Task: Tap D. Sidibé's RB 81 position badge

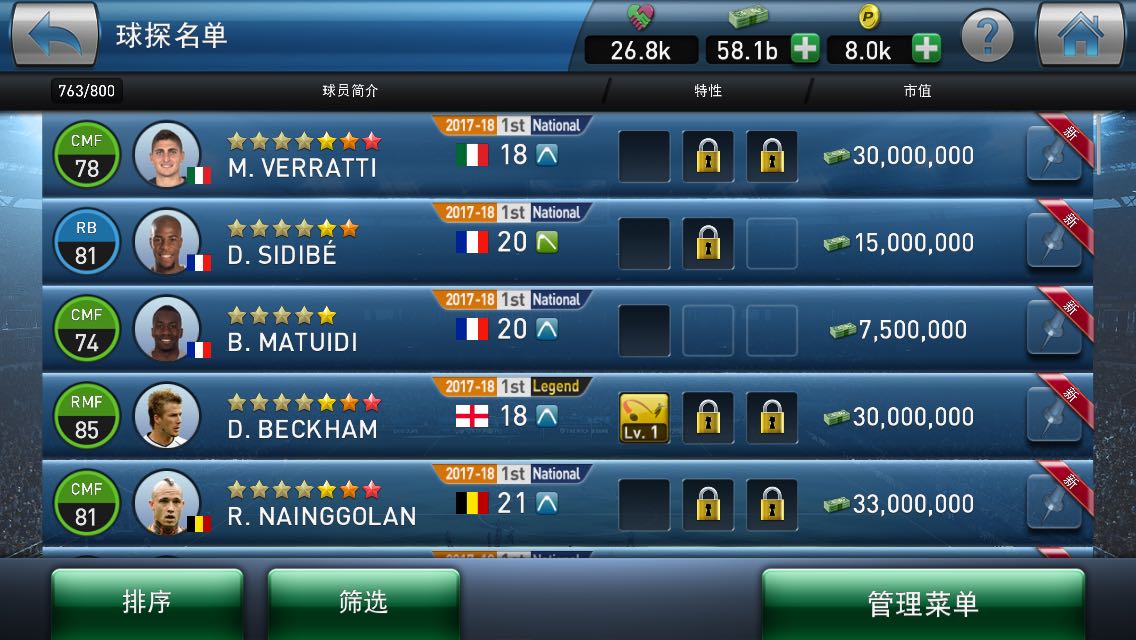Action: click(87, 243)
